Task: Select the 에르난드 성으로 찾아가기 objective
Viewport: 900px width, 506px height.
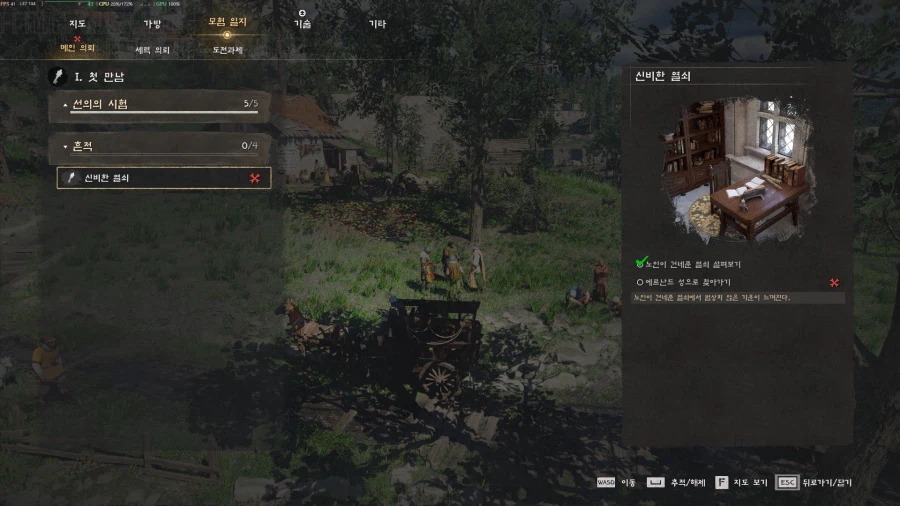Action: [688, 283]
